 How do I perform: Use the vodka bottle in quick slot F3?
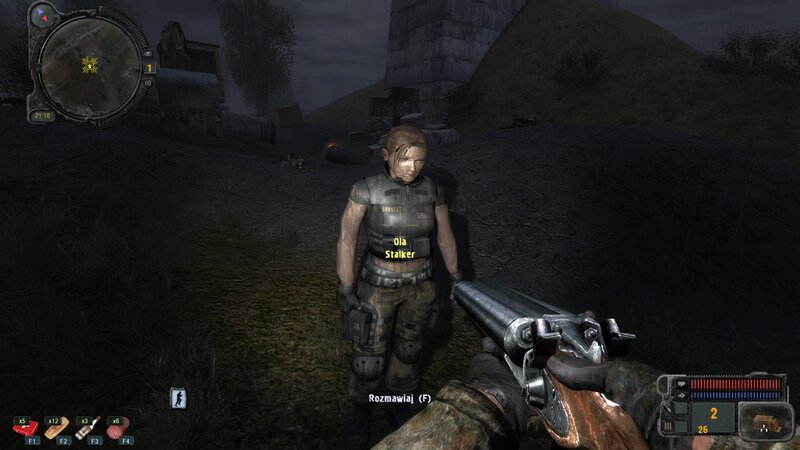[88, 427]
